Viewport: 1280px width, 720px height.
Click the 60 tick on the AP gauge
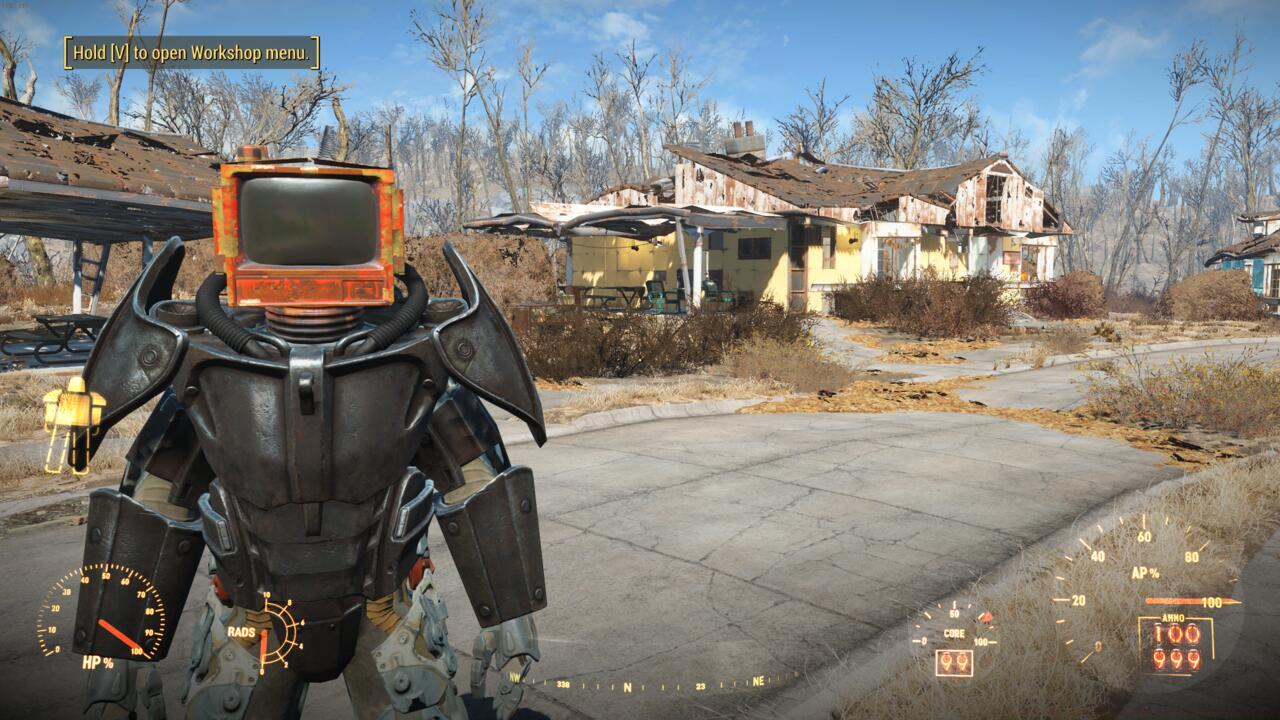1145,535
